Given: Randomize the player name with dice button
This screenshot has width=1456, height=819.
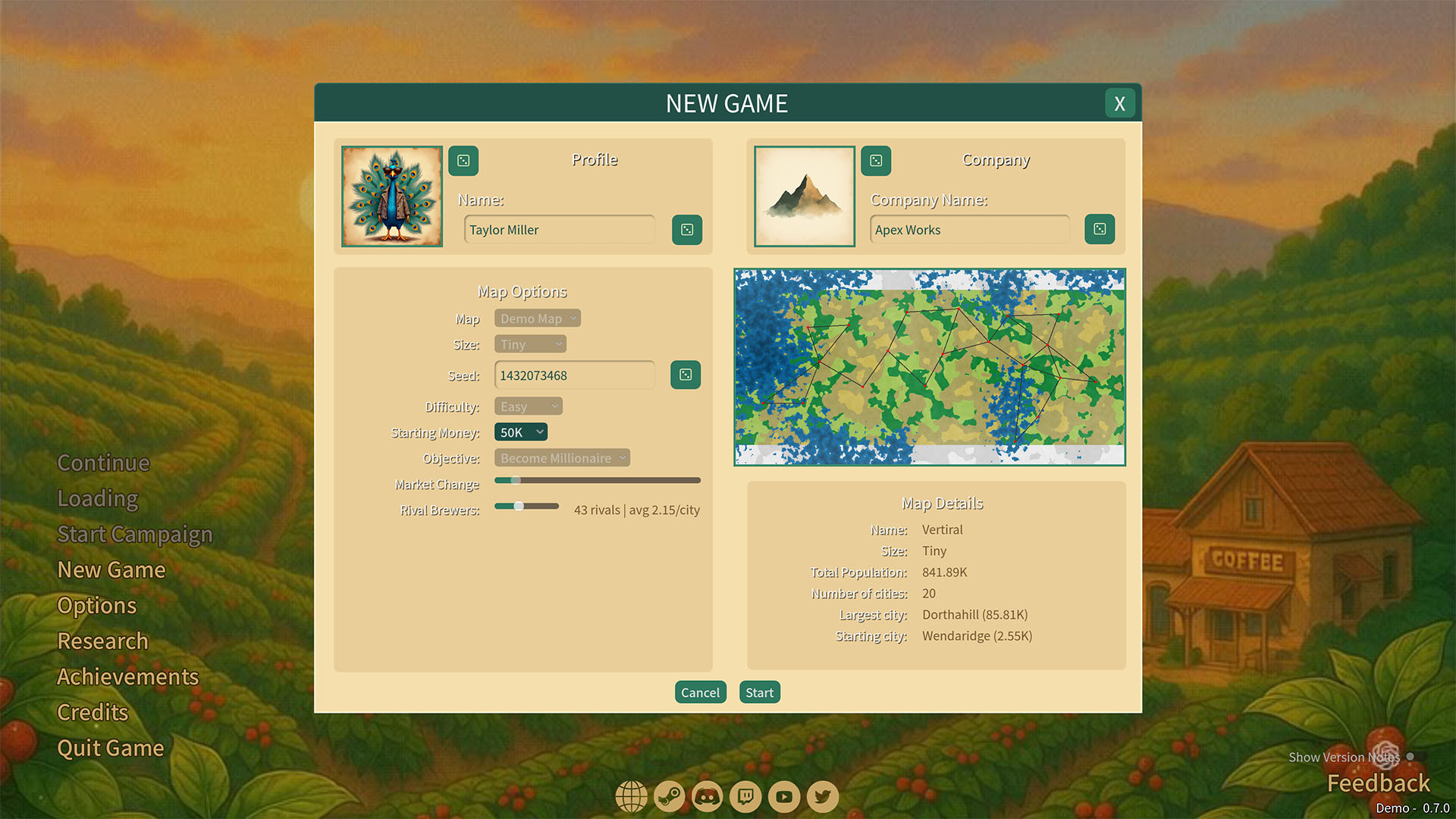Looking at the screenshot, I should 686,230.
